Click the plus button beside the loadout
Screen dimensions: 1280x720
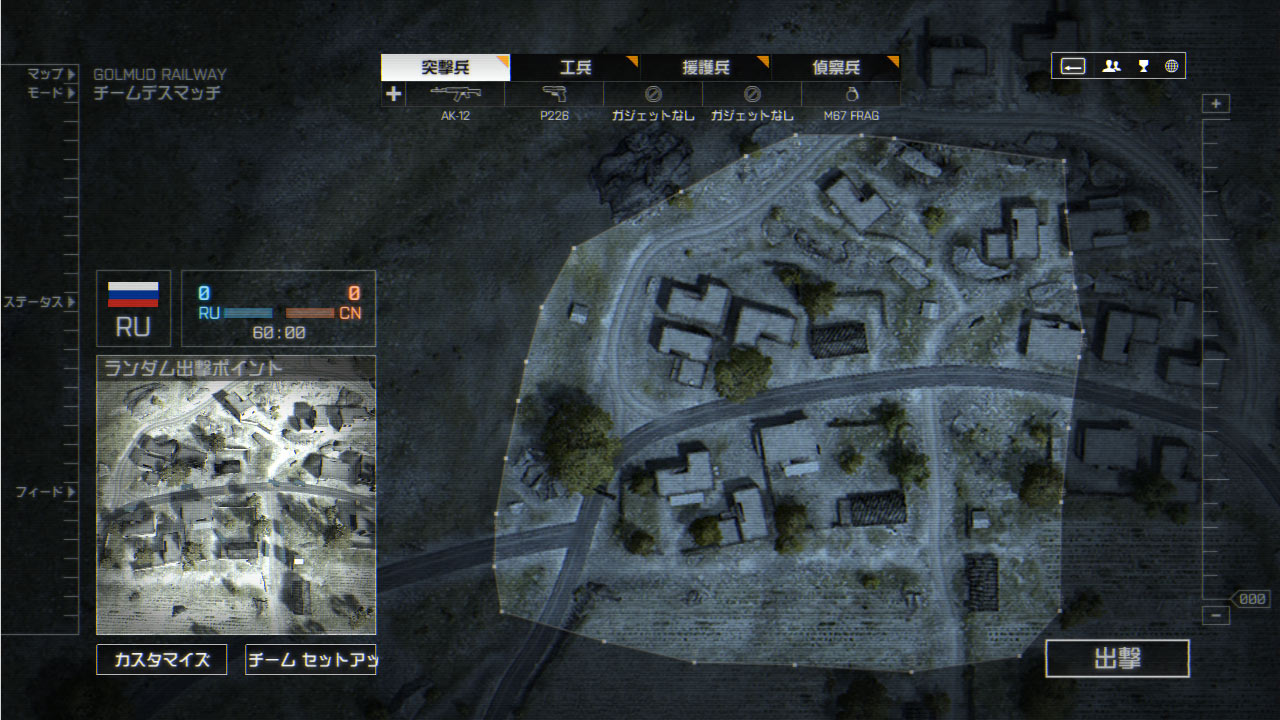393,94
